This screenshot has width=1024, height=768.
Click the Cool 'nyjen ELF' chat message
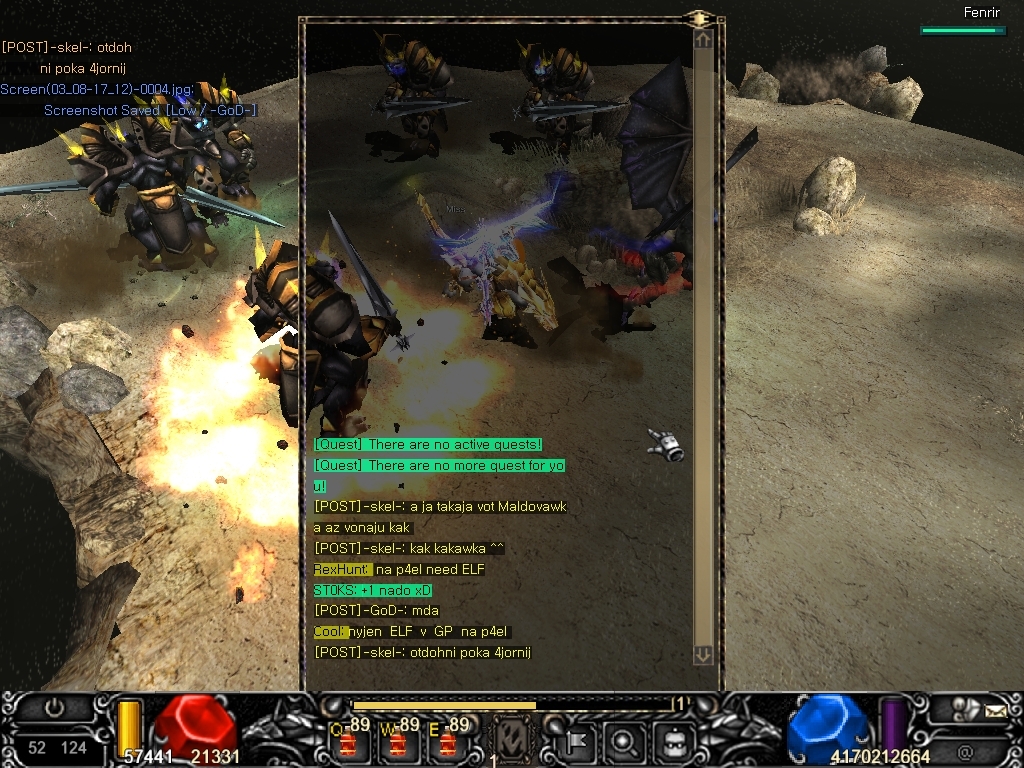coord(411,632)
